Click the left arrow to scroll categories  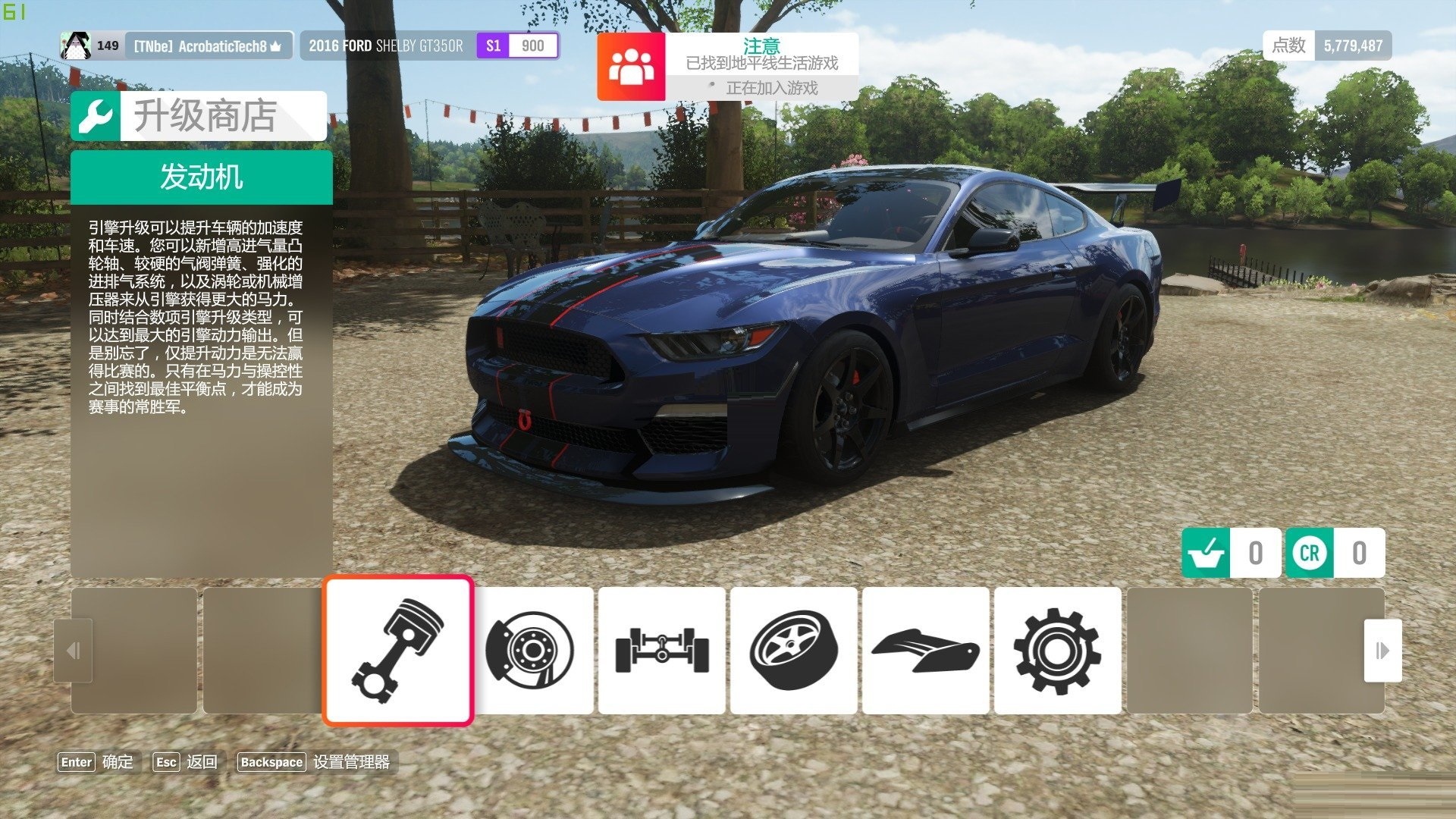pyautogui.click(x=74, y=651)
